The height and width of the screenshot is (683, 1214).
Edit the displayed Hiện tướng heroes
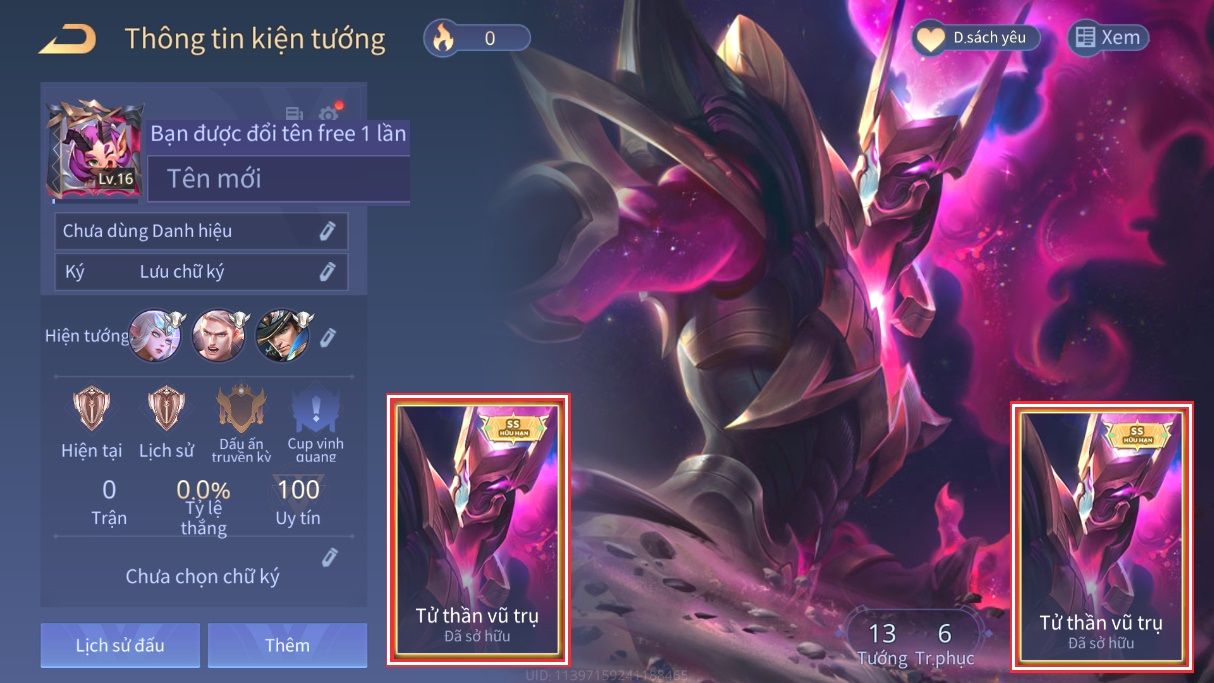(x=328, y=336)
